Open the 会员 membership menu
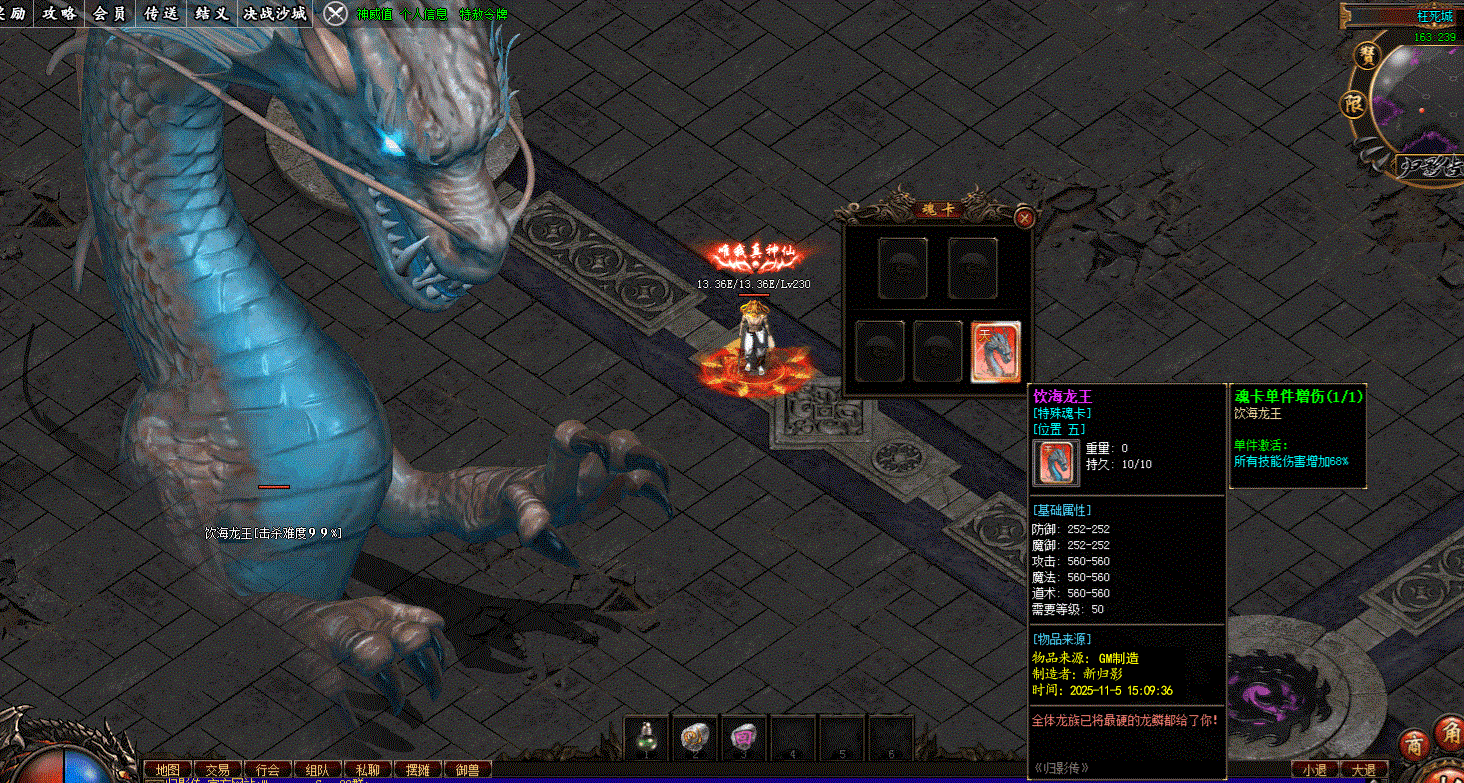The height and width of the screenshot is (783, 1464). 110,13
